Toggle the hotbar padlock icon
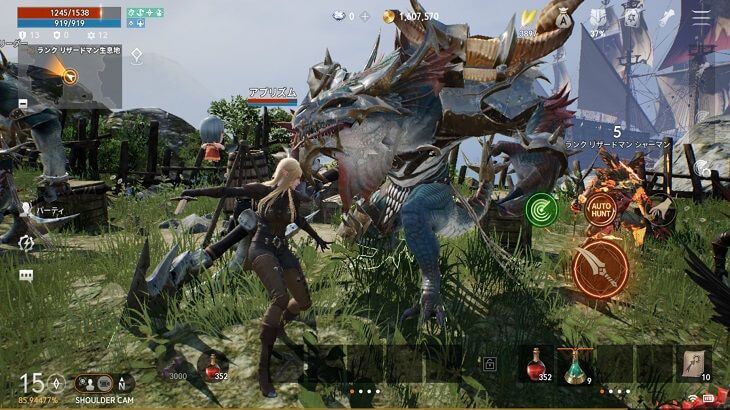This screenshot has width=730, height=410. click(x=490, y=366)
